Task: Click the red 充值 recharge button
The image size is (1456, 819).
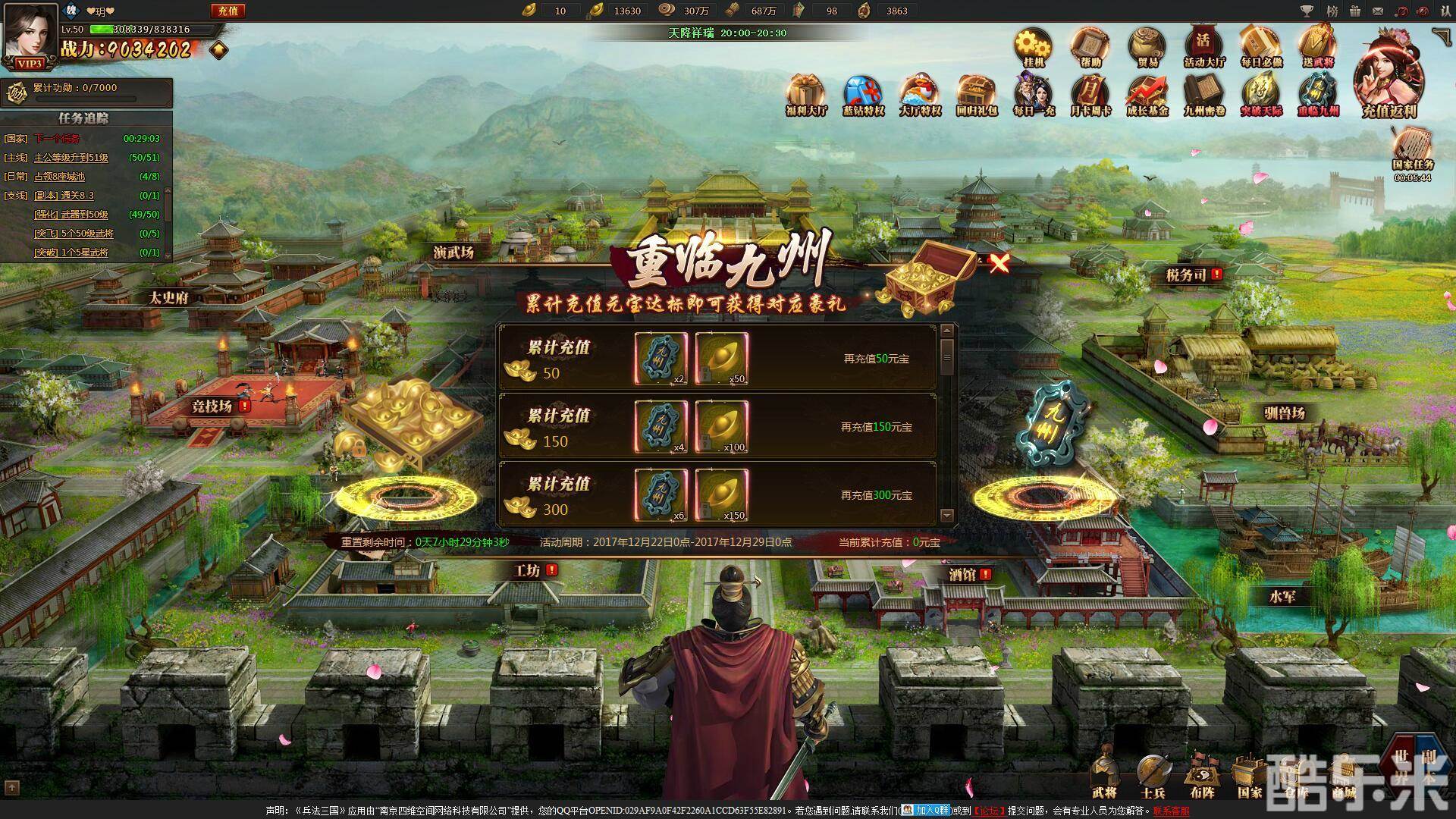Action: 227,11
